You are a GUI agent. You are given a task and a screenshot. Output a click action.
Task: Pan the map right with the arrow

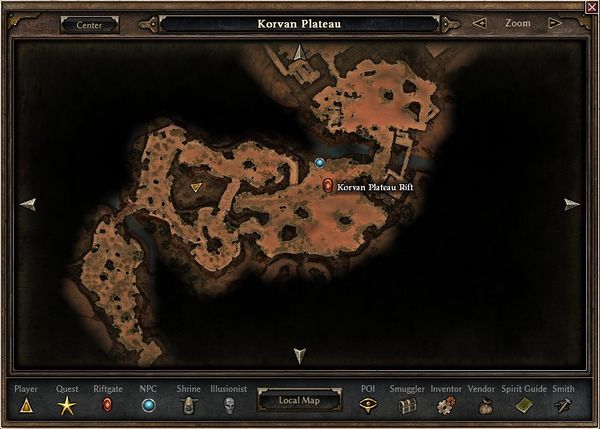coord(571,204)
